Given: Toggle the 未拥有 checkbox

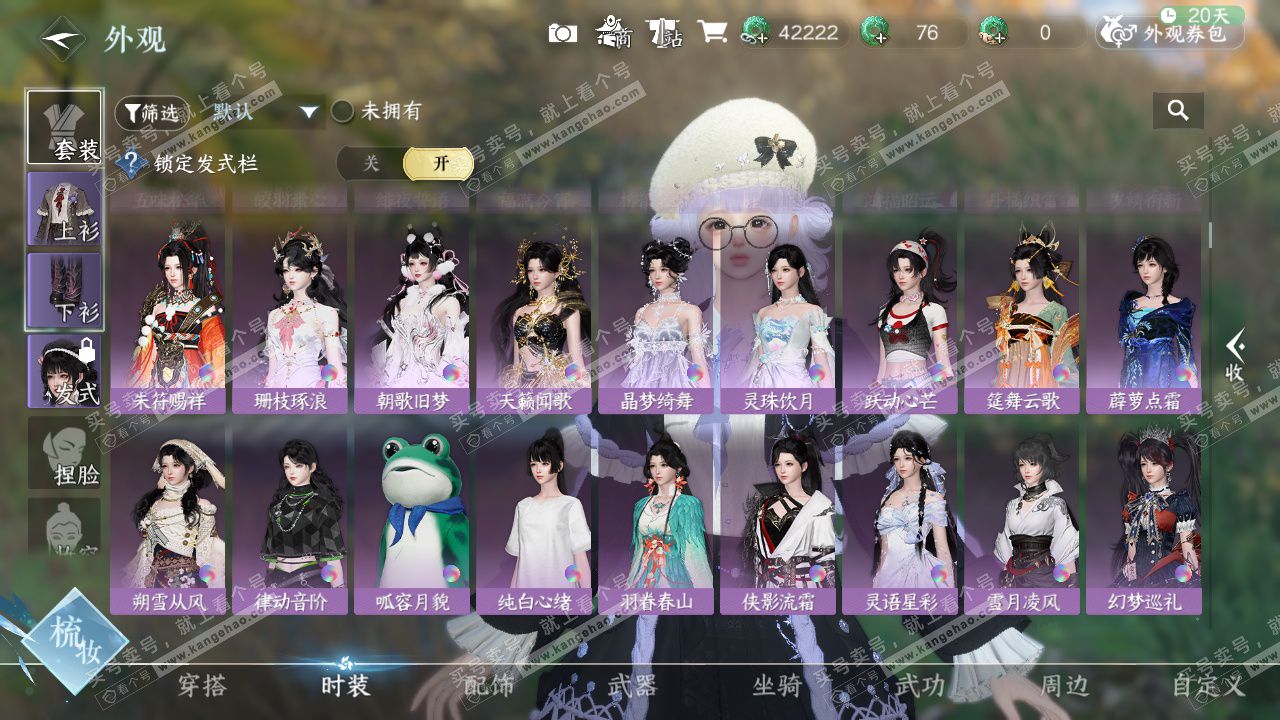Looking at the screenshot, I should point(343,112).
